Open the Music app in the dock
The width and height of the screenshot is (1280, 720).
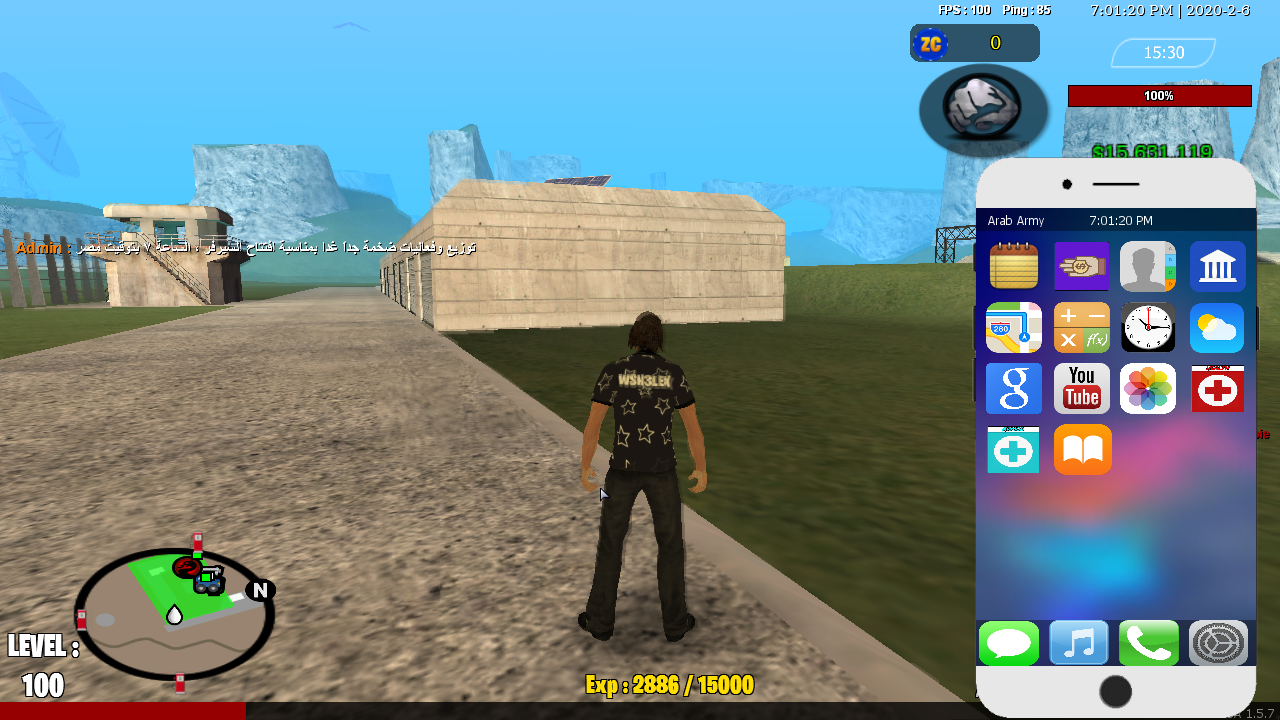pos(1079,643)
